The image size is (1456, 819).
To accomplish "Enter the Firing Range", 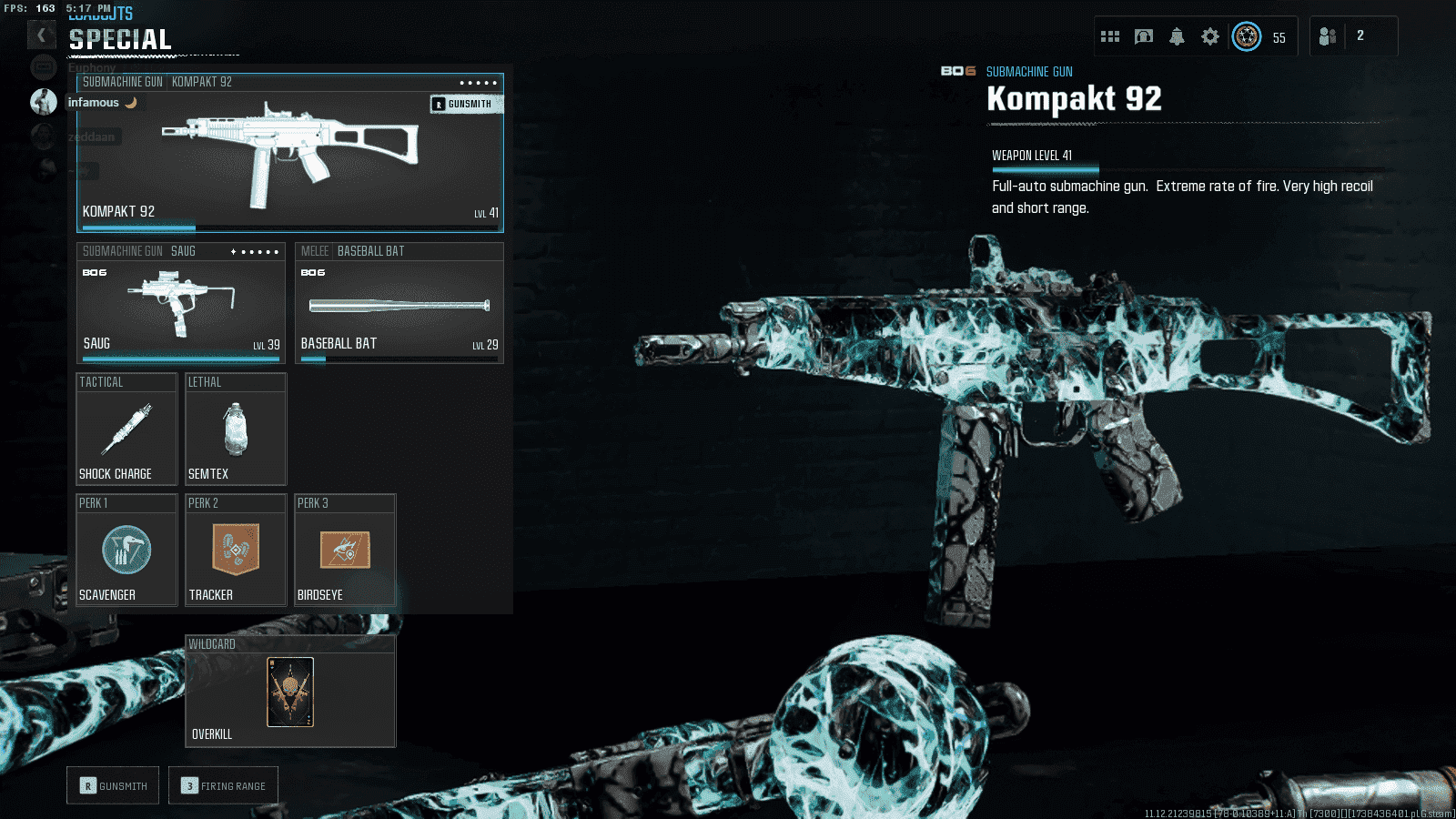I will [223, 785].
